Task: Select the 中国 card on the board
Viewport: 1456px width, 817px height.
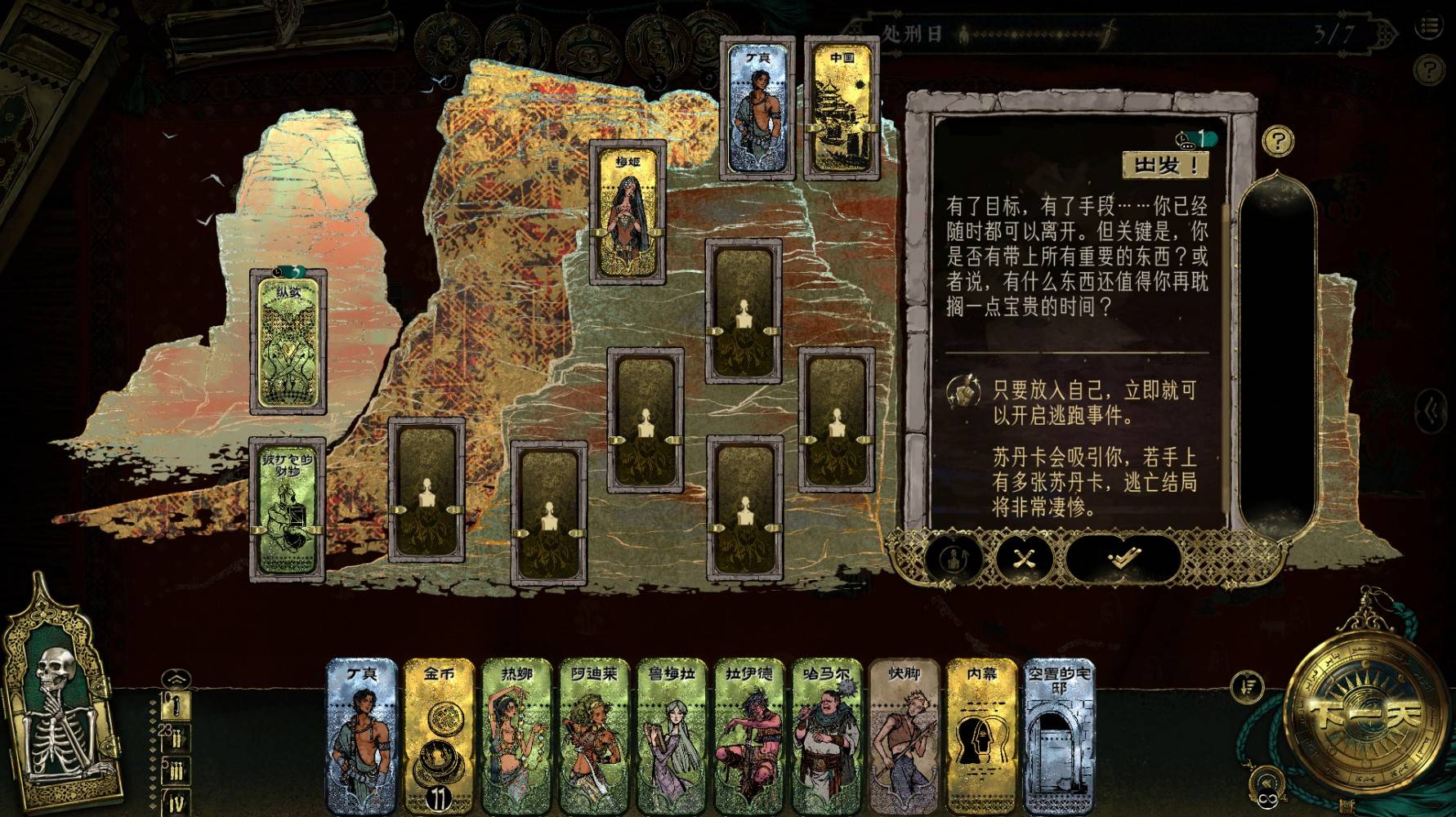Action: (842, 107)
